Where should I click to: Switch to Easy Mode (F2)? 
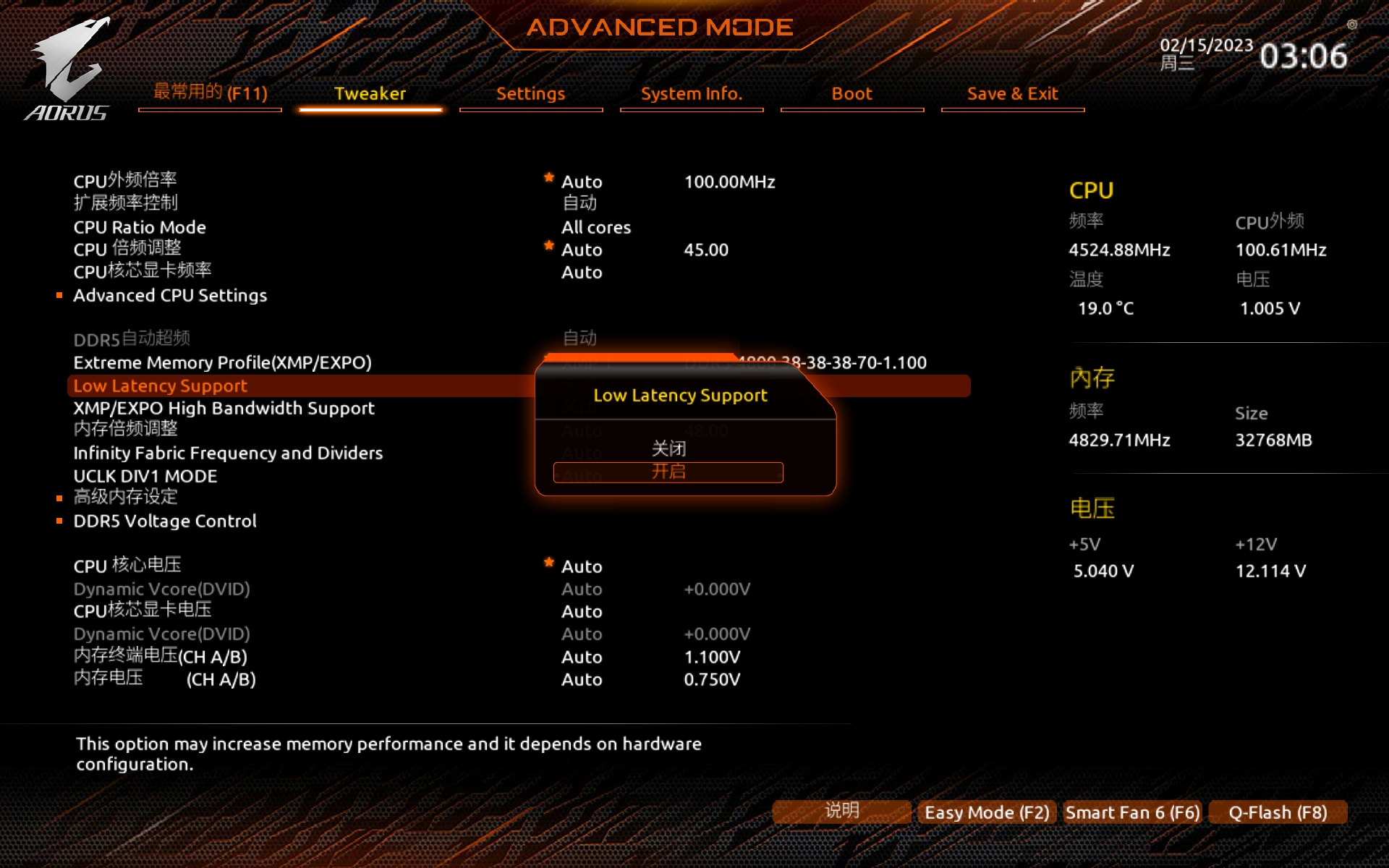[x=987, y=812]
